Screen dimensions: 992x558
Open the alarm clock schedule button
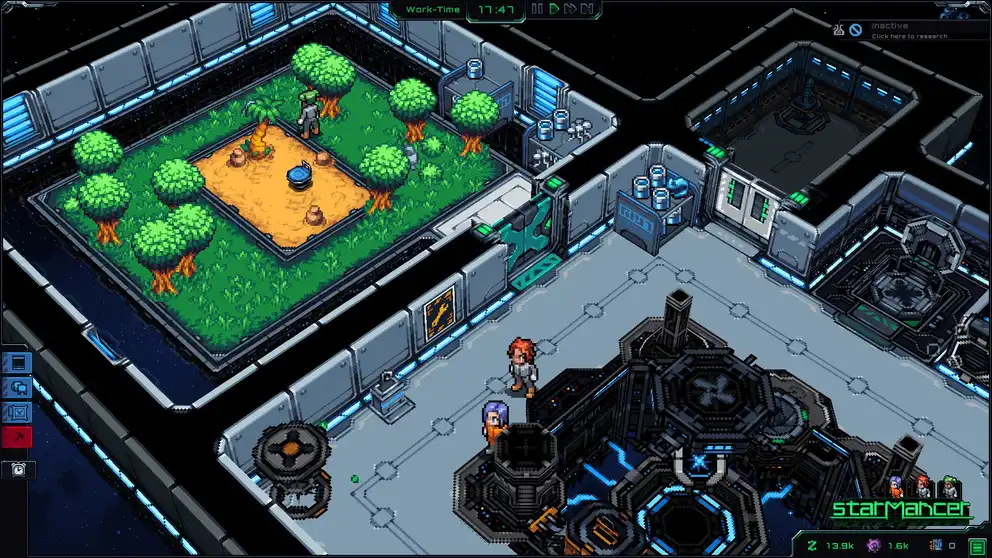pos(19,468)
